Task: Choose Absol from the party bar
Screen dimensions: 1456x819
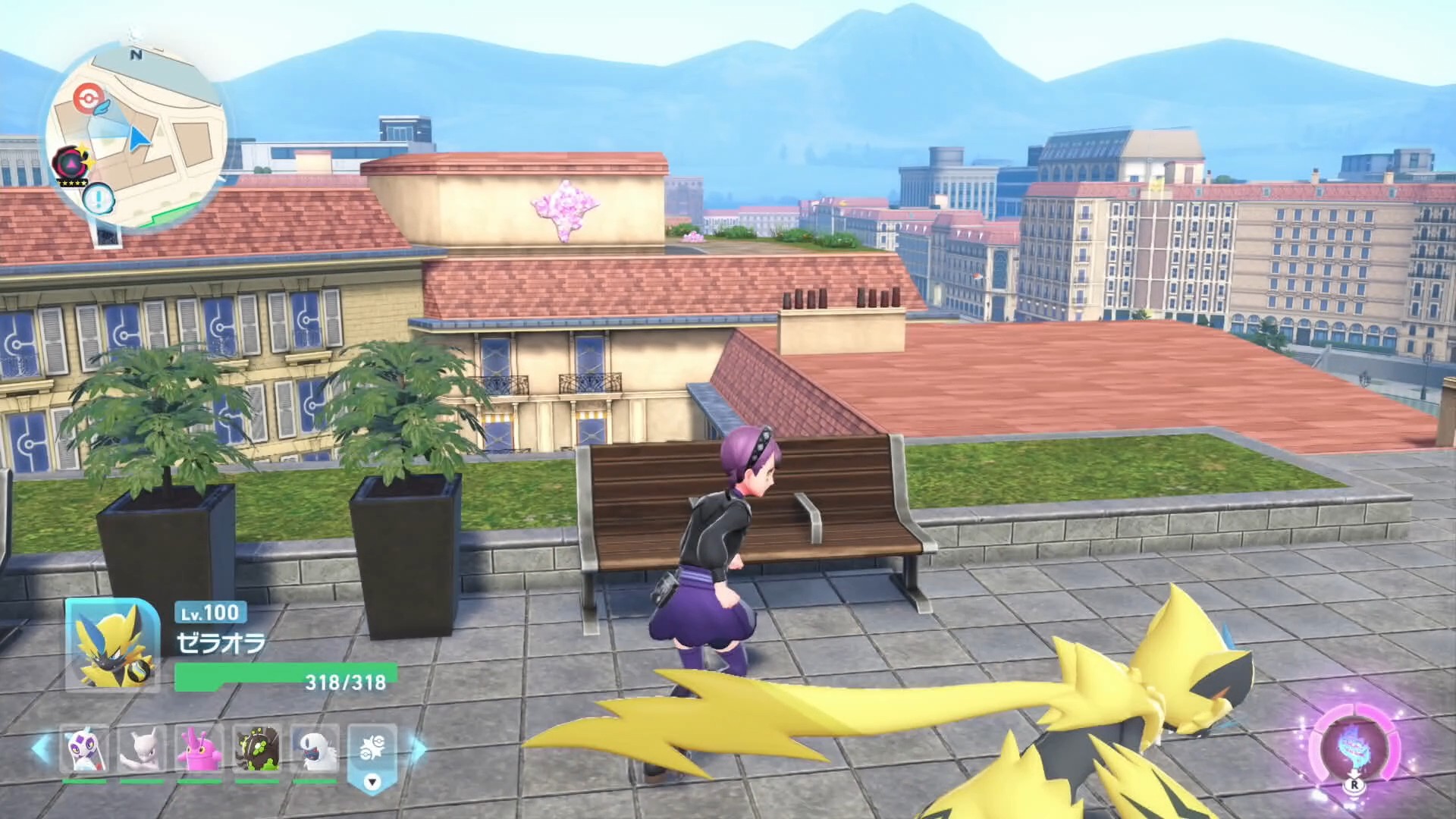Action: (315, 749)
